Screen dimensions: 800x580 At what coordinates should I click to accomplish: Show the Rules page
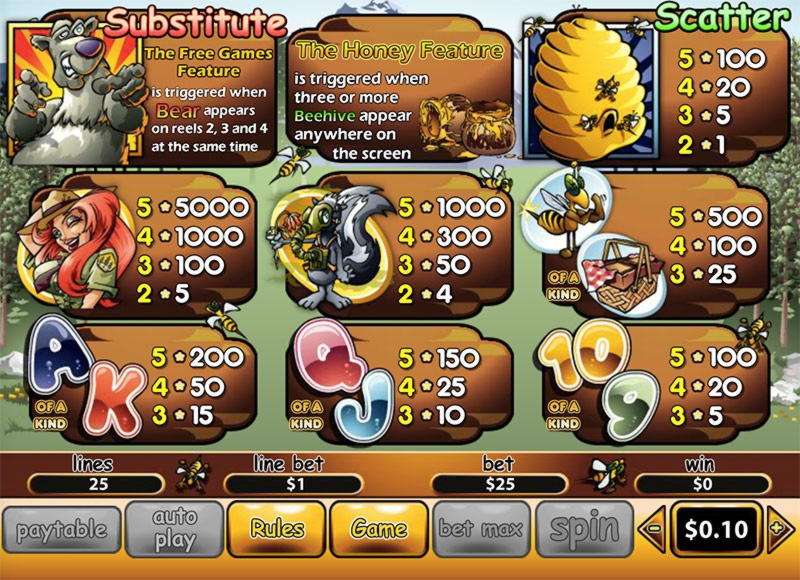[x=277, y=529]
